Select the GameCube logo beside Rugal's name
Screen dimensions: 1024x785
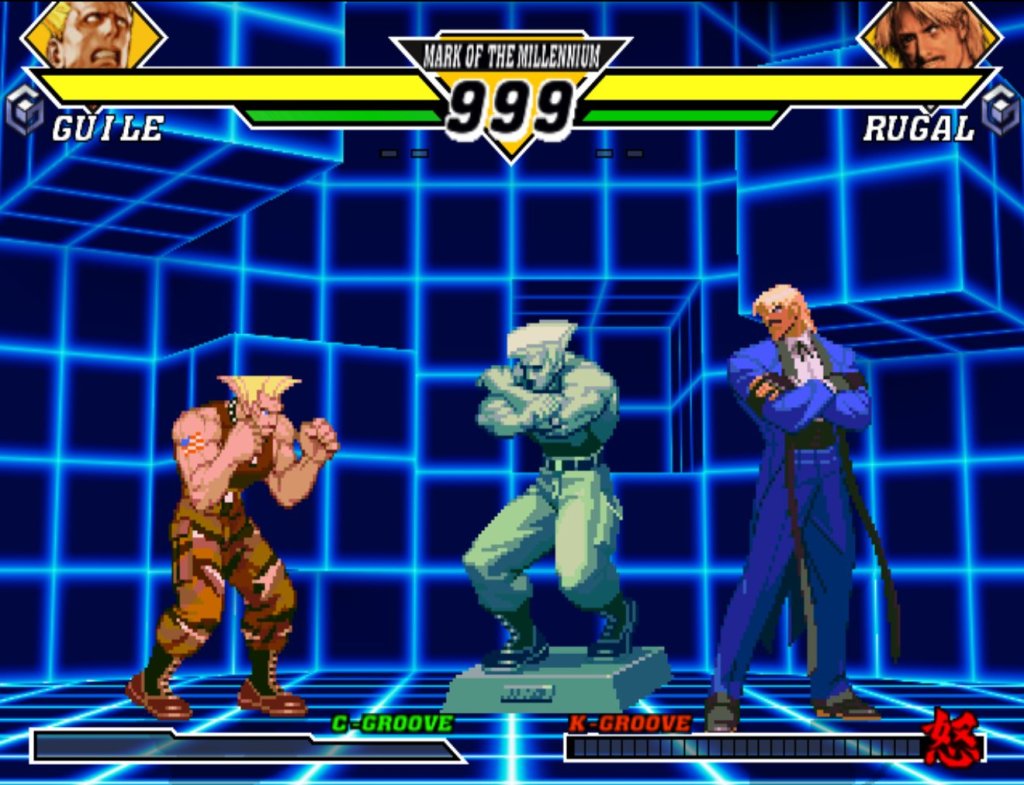pos(999,109)
